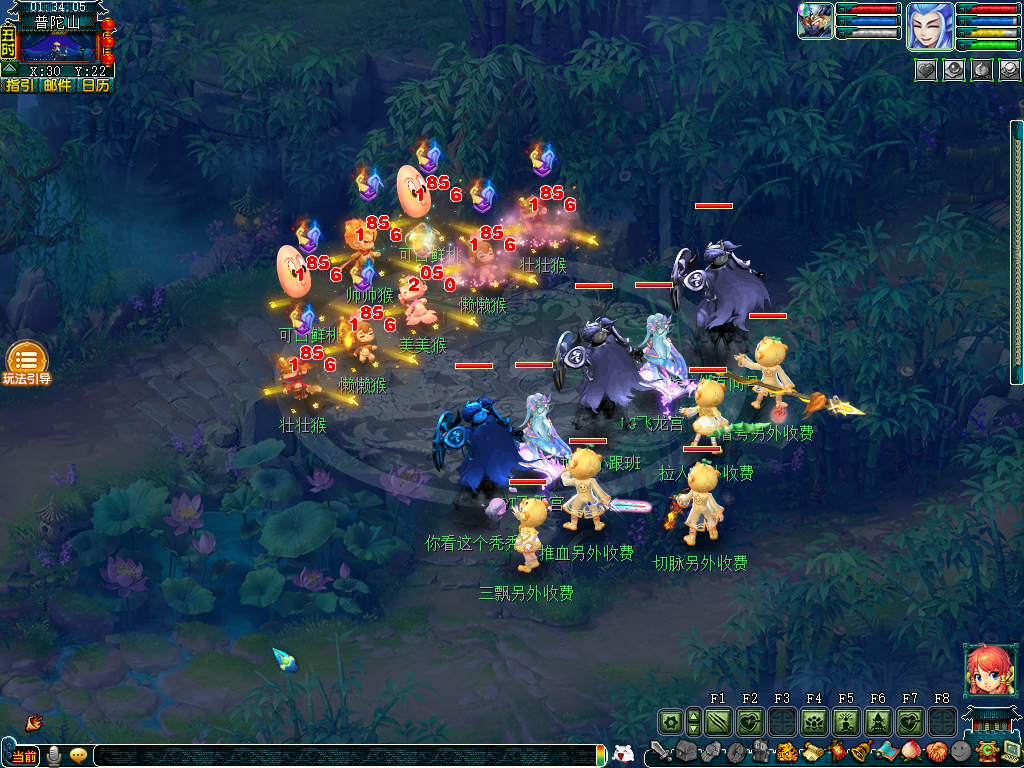The height and width of the screenshot is (768, 1024).
Task: Open the sword attack icon in toolbar
Action: 660,751
